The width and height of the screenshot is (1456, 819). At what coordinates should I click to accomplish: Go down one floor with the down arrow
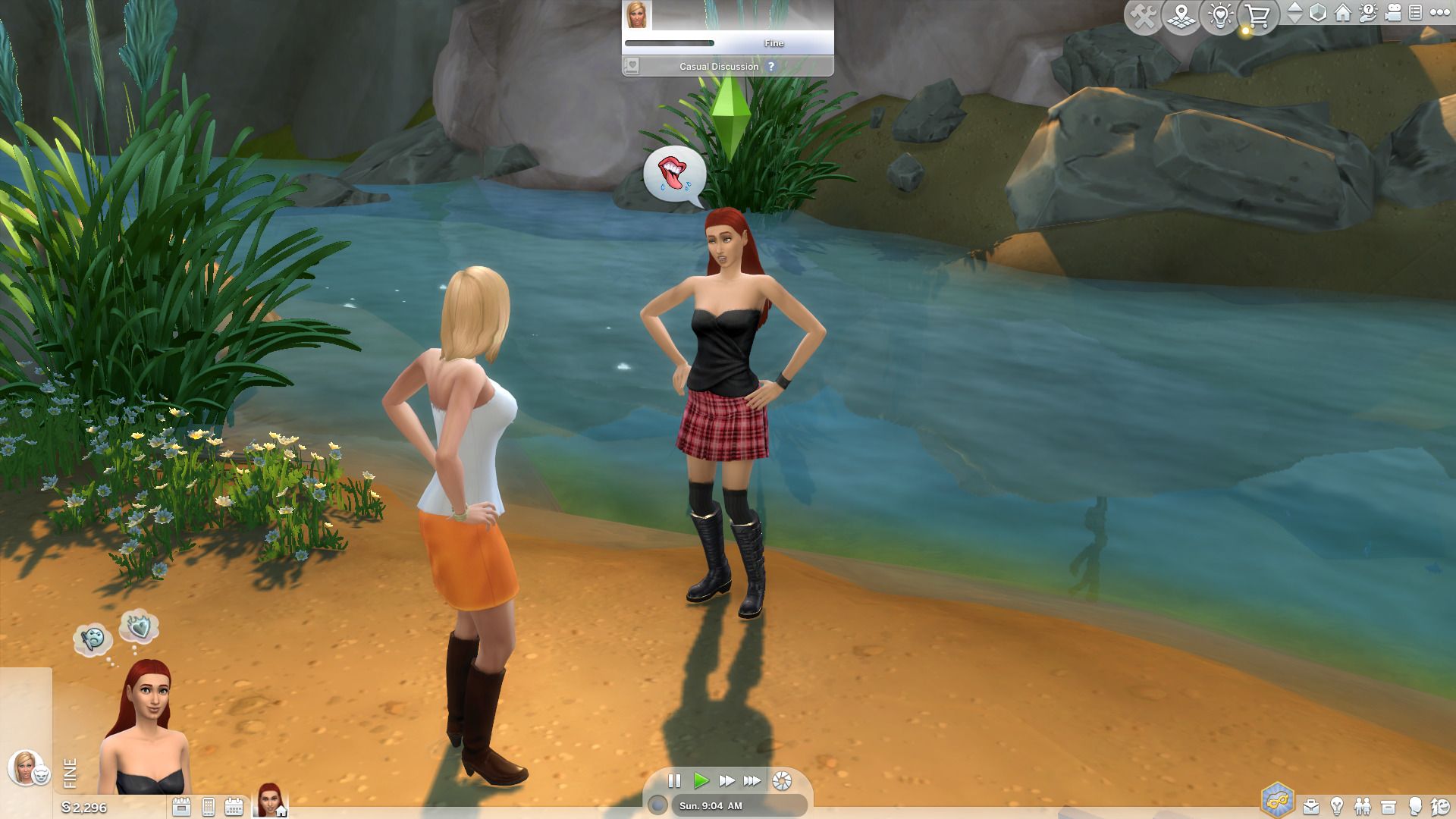pos(1295,20)
